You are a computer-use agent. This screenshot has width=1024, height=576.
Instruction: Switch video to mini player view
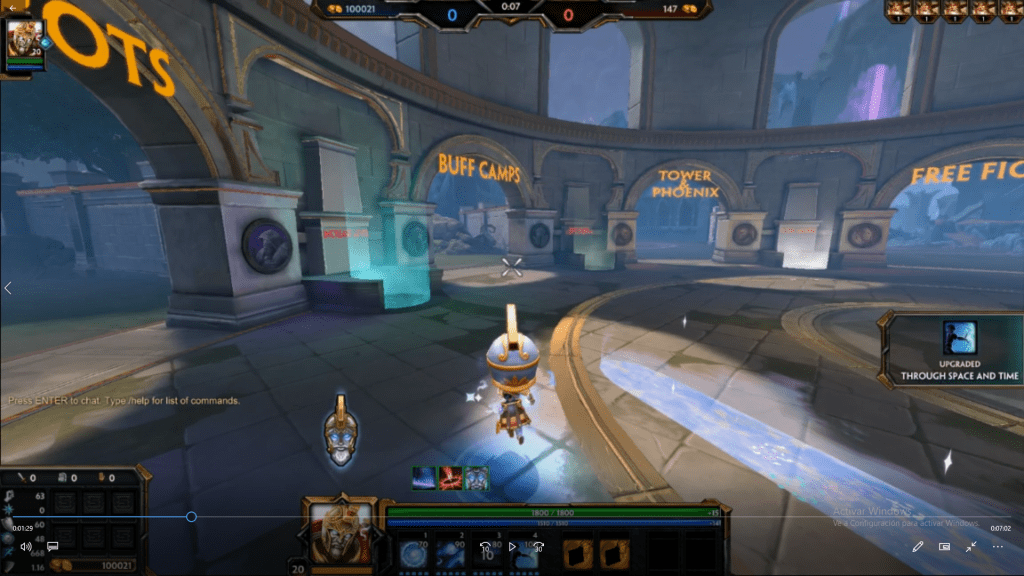click(x=944, y=547)
